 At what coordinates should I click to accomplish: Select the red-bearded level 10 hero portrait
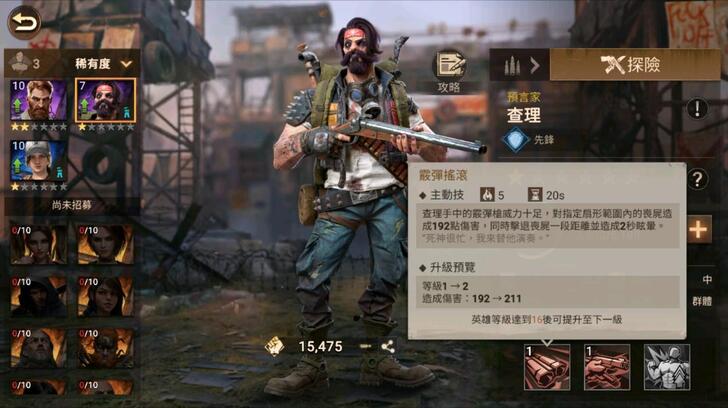point(39,104)
